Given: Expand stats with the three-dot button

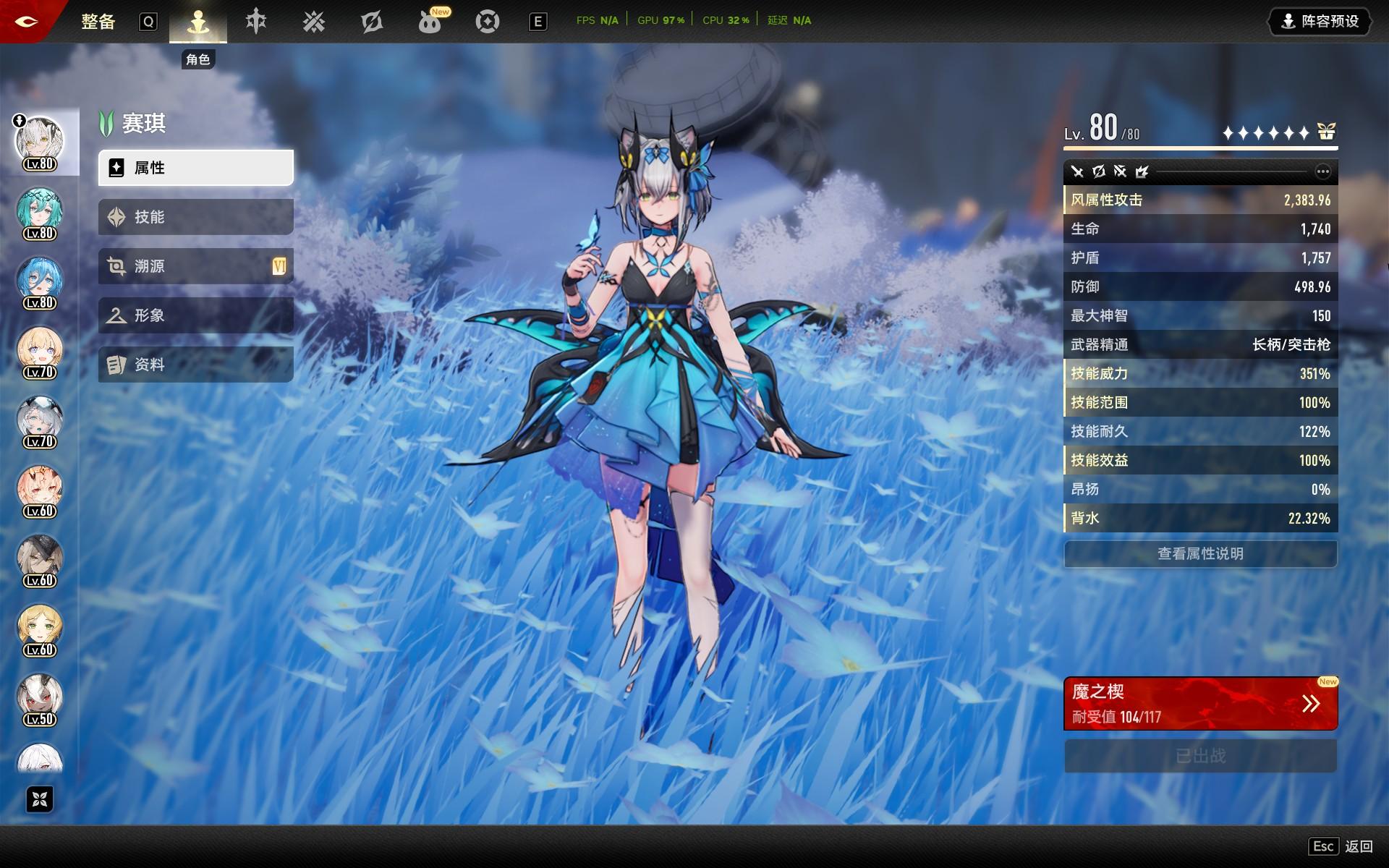Looking at the screenshot, I should point(1322,171).
